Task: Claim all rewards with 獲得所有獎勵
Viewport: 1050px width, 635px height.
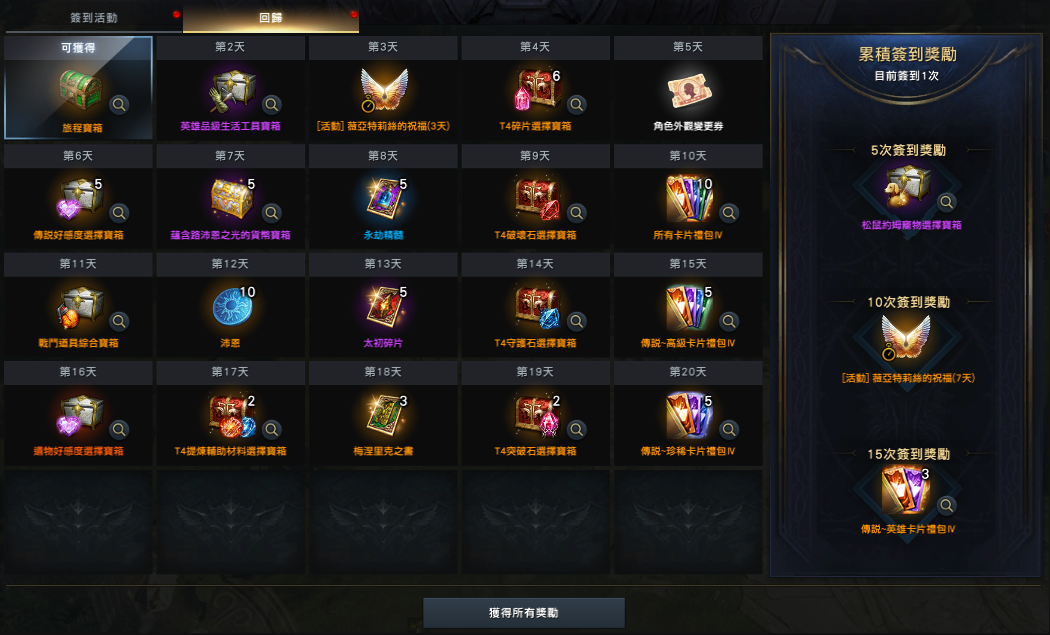Action: point(524,612)
